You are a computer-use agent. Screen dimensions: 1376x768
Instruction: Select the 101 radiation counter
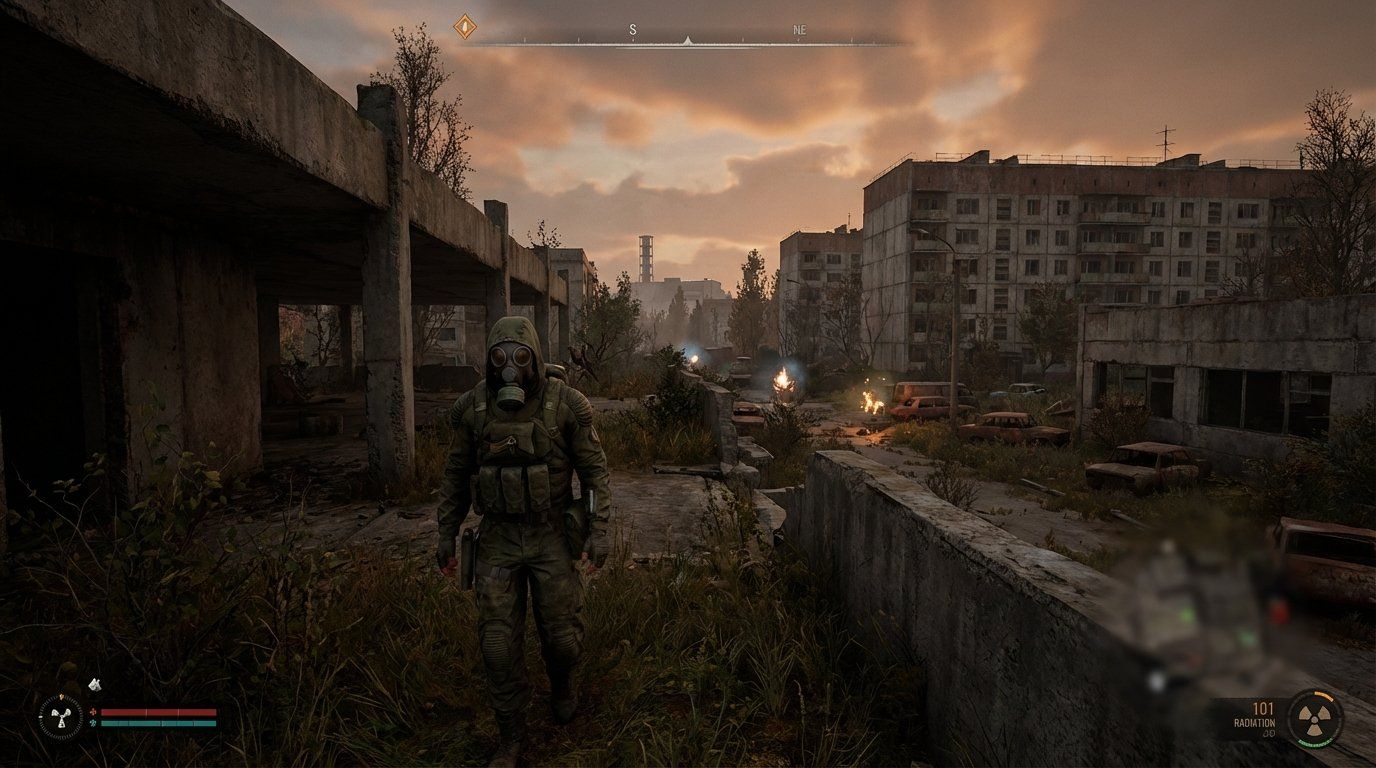tap(1263, 709)
